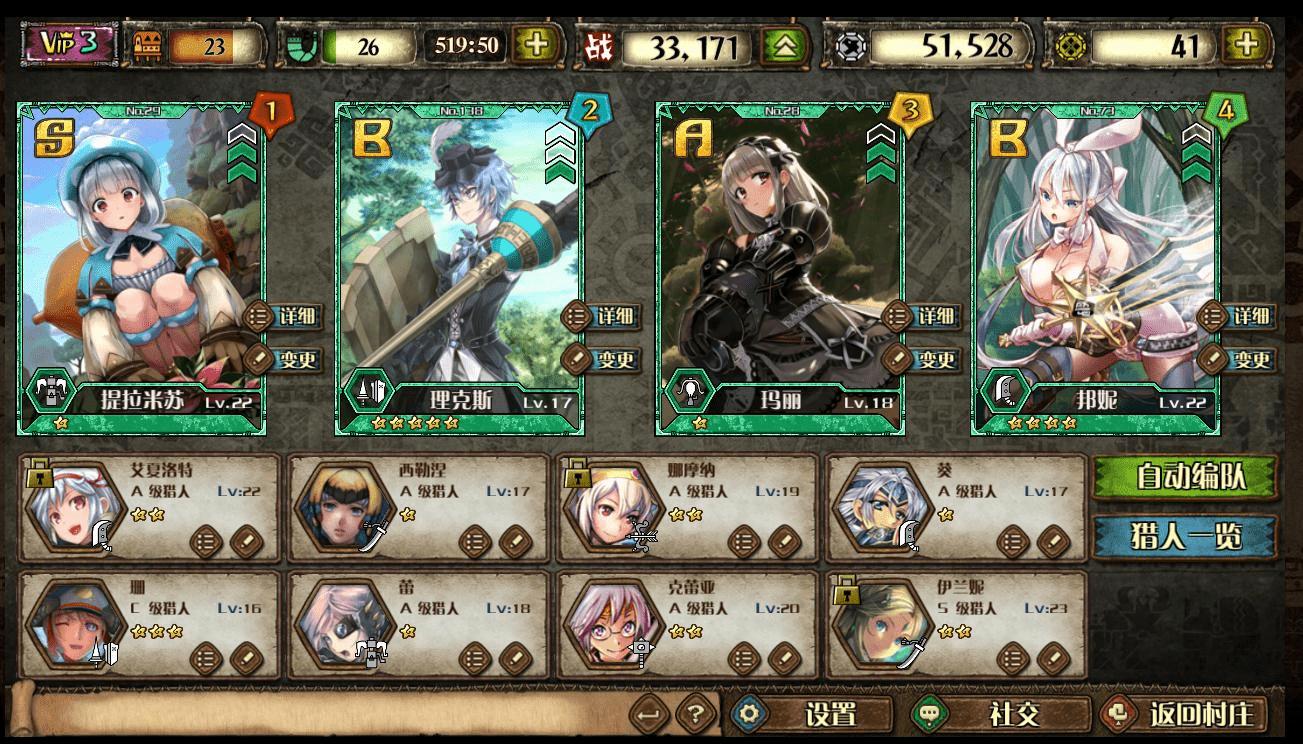Change hunter 邦妮 via 变更 button
The height and width of the screenshot is (744, 1303).
(x=1238, y=359)
